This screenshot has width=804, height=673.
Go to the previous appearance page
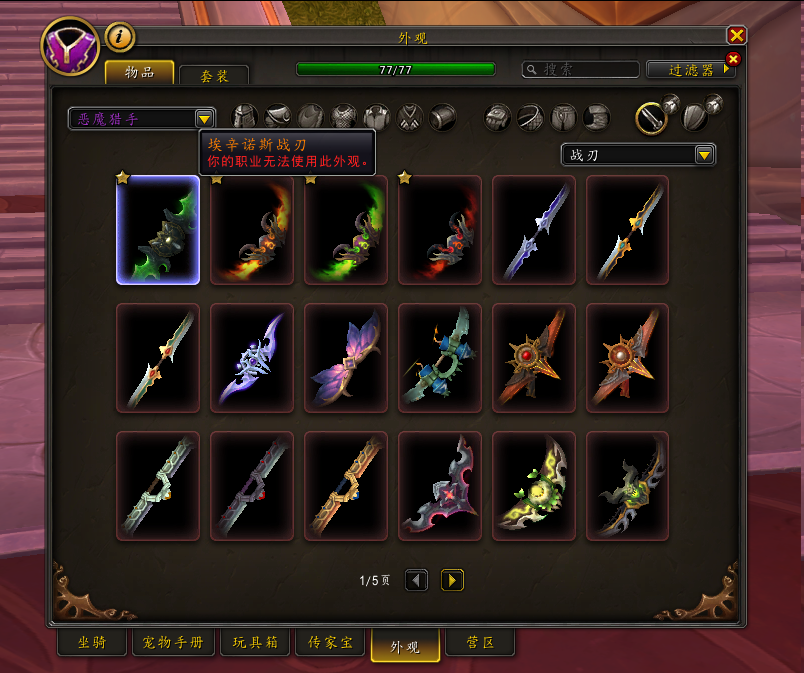click(x=417, y=580)
